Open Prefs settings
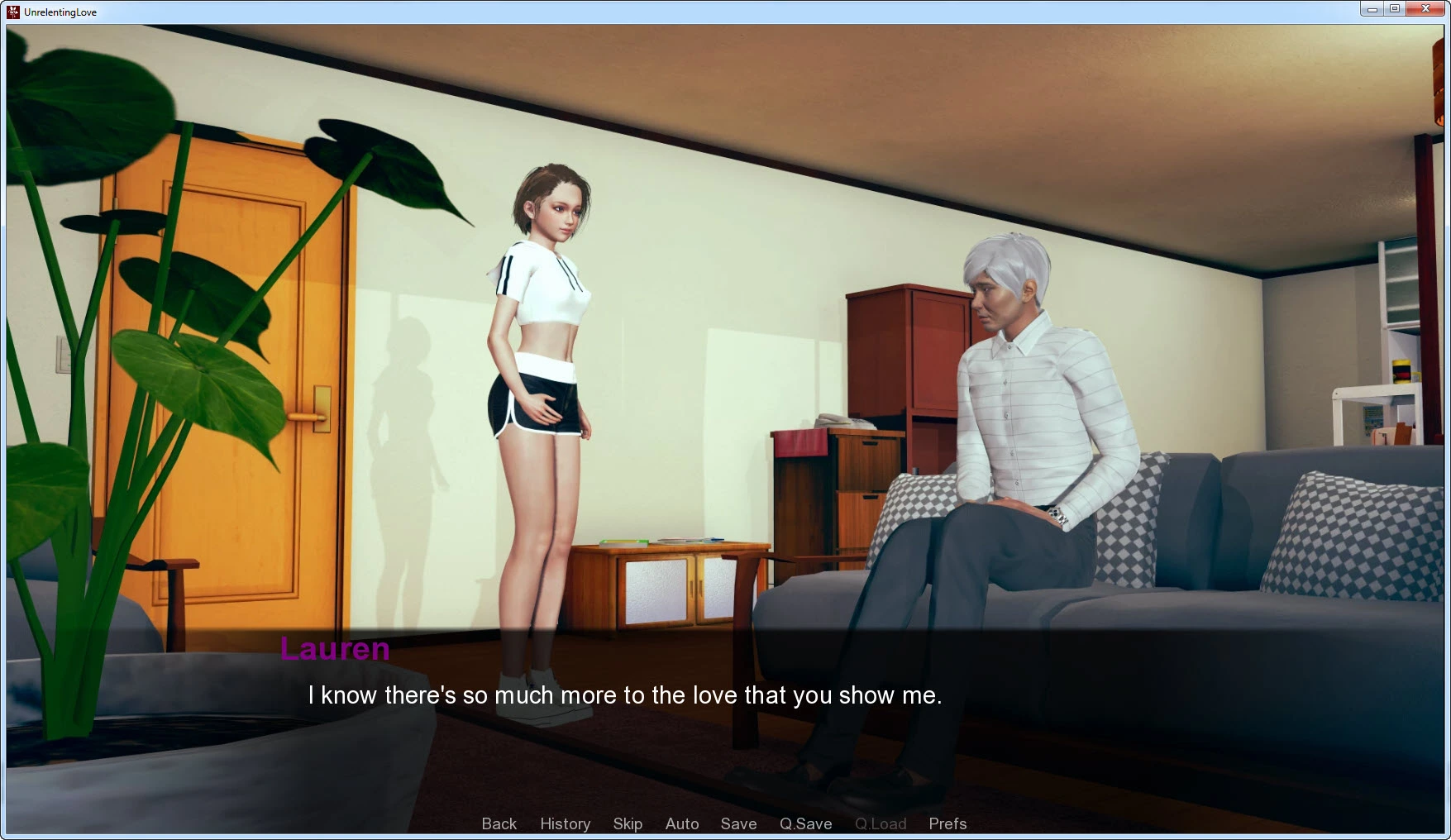Screen dimensions: 1451x840 (947, 823)
